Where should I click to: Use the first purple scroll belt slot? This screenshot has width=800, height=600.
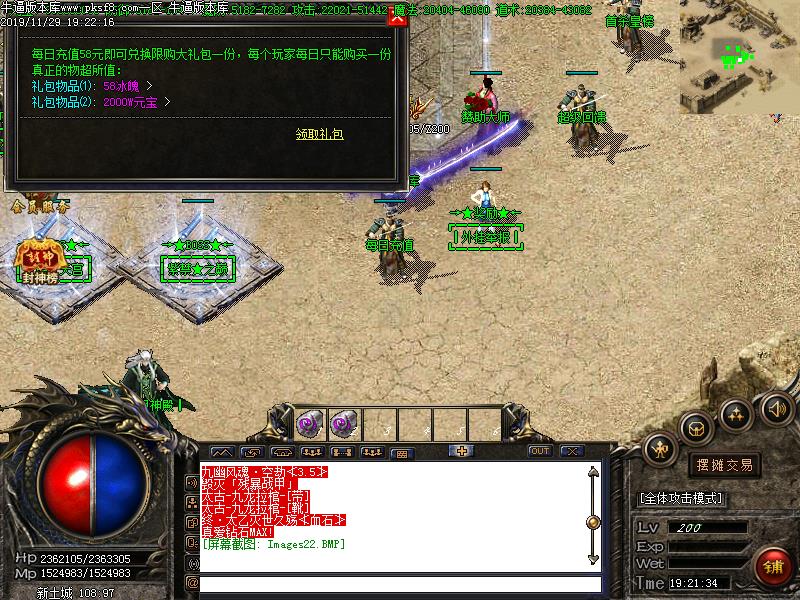(309, 423)
